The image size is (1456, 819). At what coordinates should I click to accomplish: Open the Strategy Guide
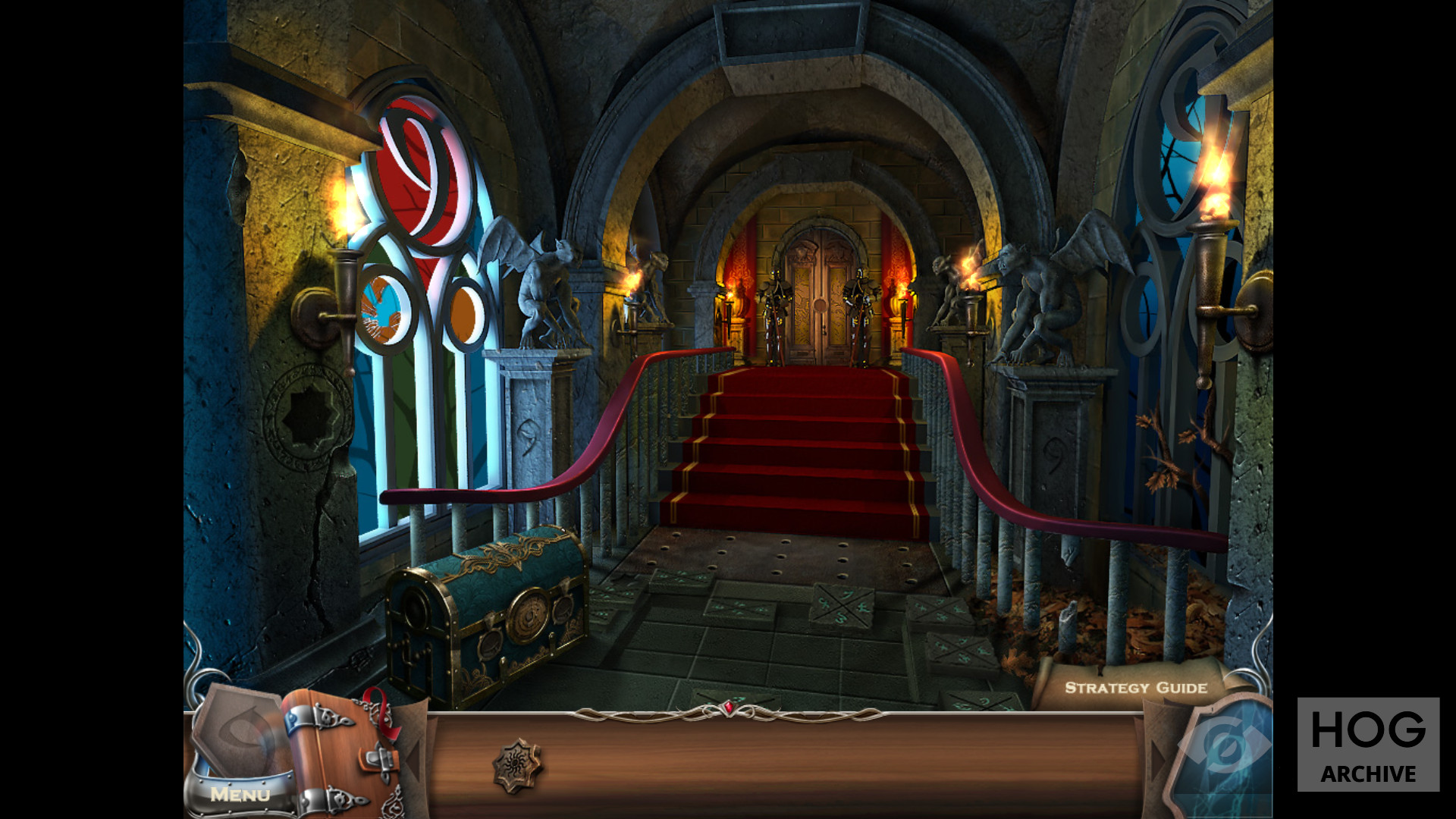[x=1135, y=688]
